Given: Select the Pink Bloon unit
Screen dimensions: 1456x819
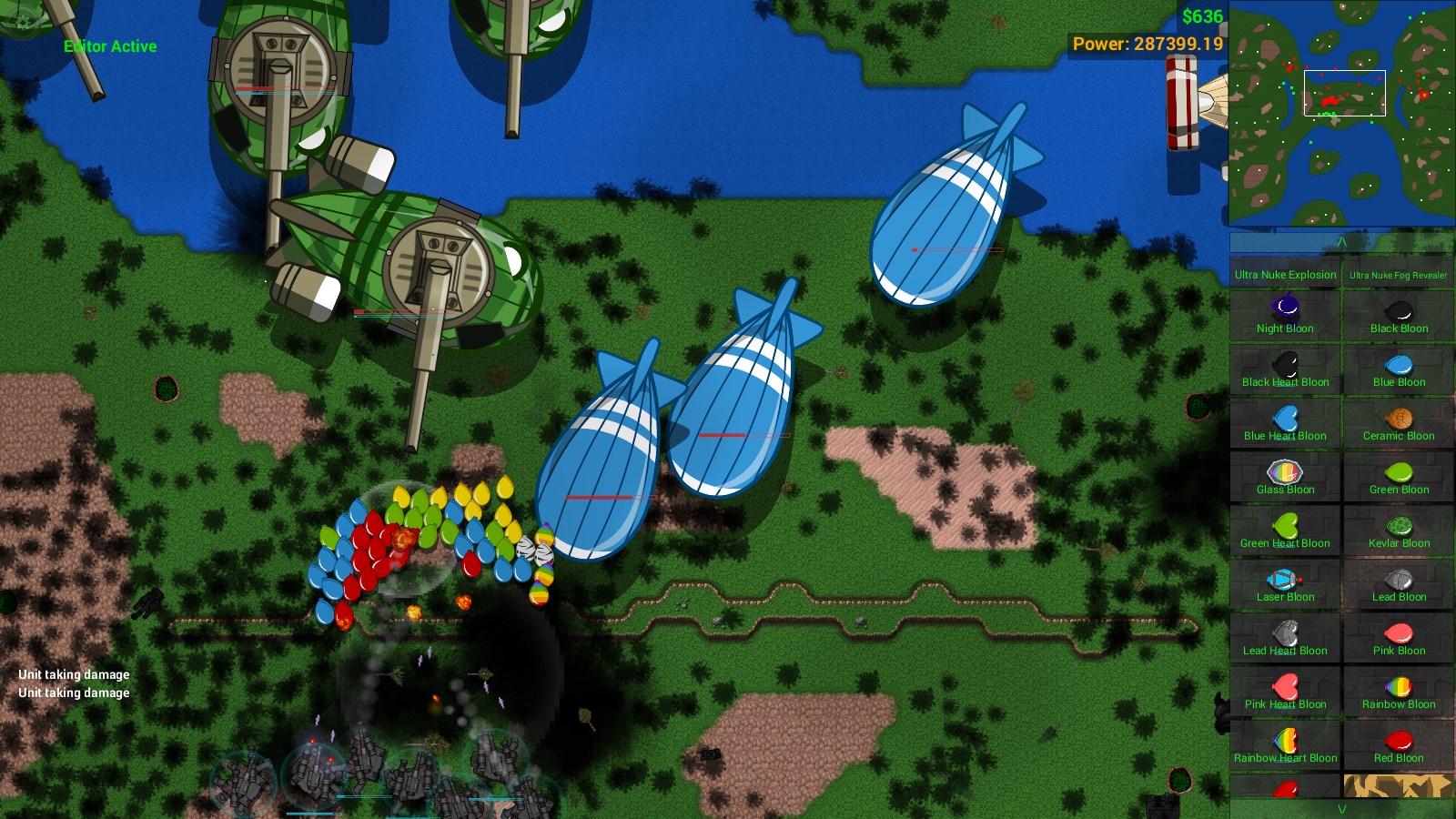Looking at the screenshot, I should [1399, 637].
